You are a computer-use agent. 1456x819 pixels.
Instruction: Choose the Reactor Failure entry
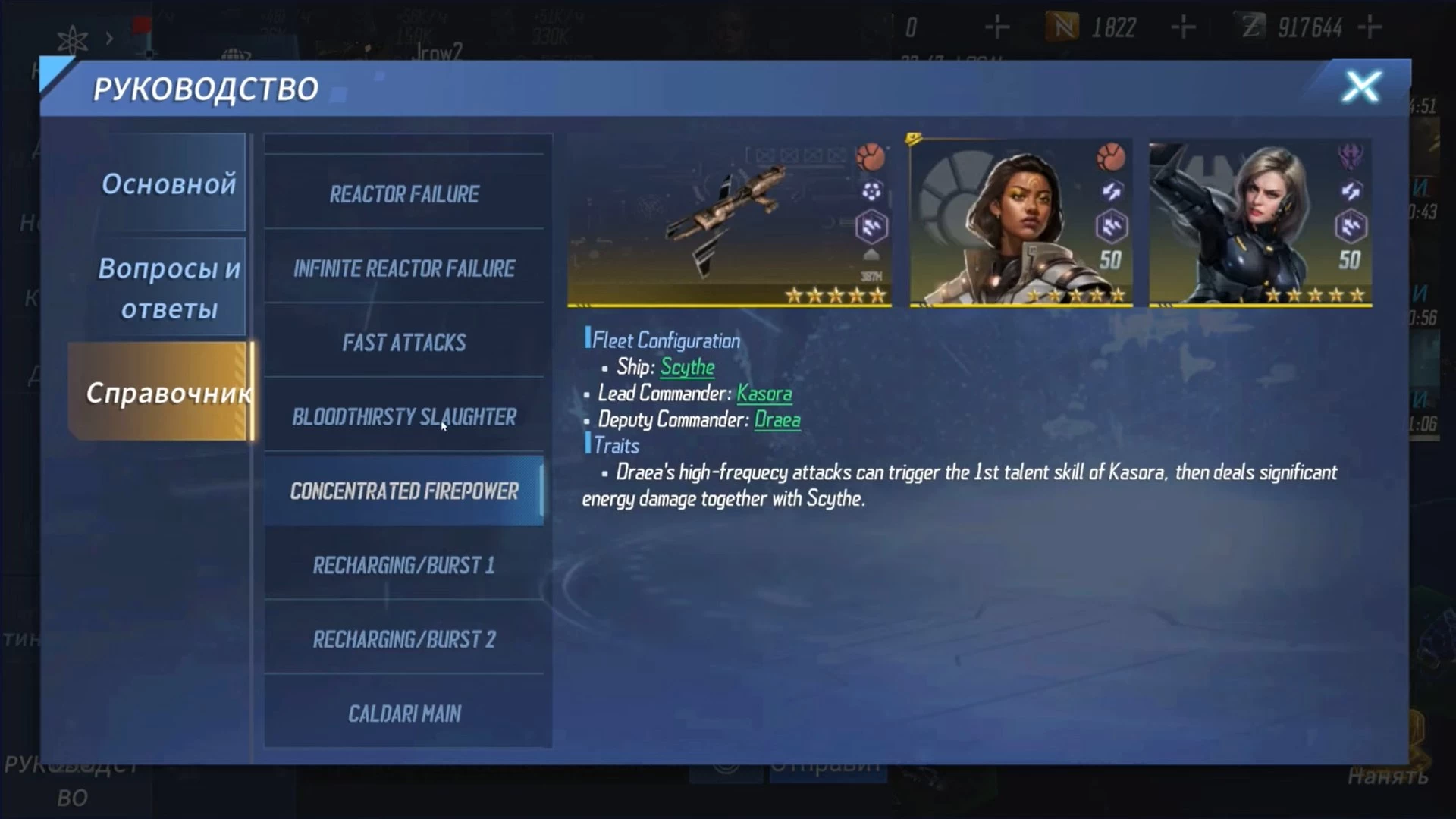pos(404,194)
